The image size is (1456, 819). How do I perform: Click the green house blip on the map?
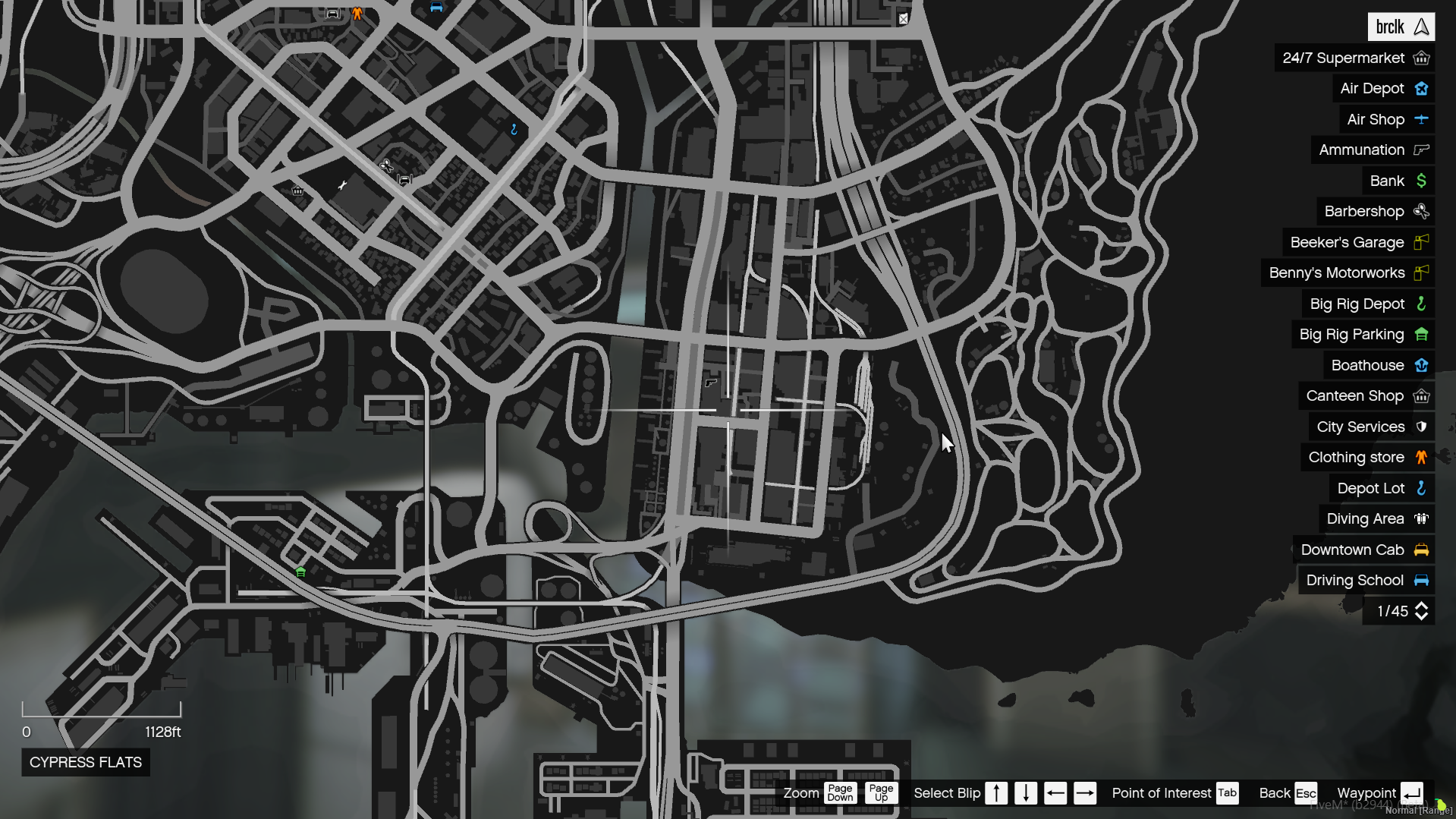coord(300,572)
